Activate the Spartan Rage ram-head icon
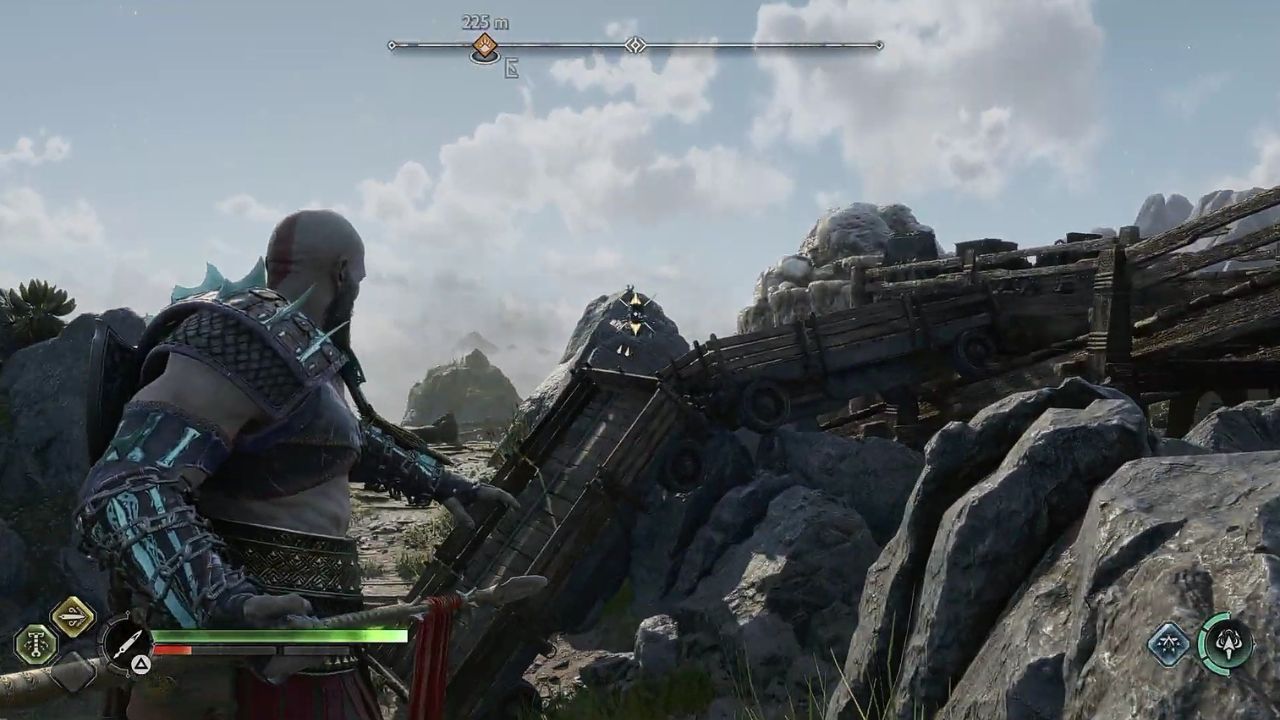The width and height of the screenshot is (1280, 720). click(1228, 644)
